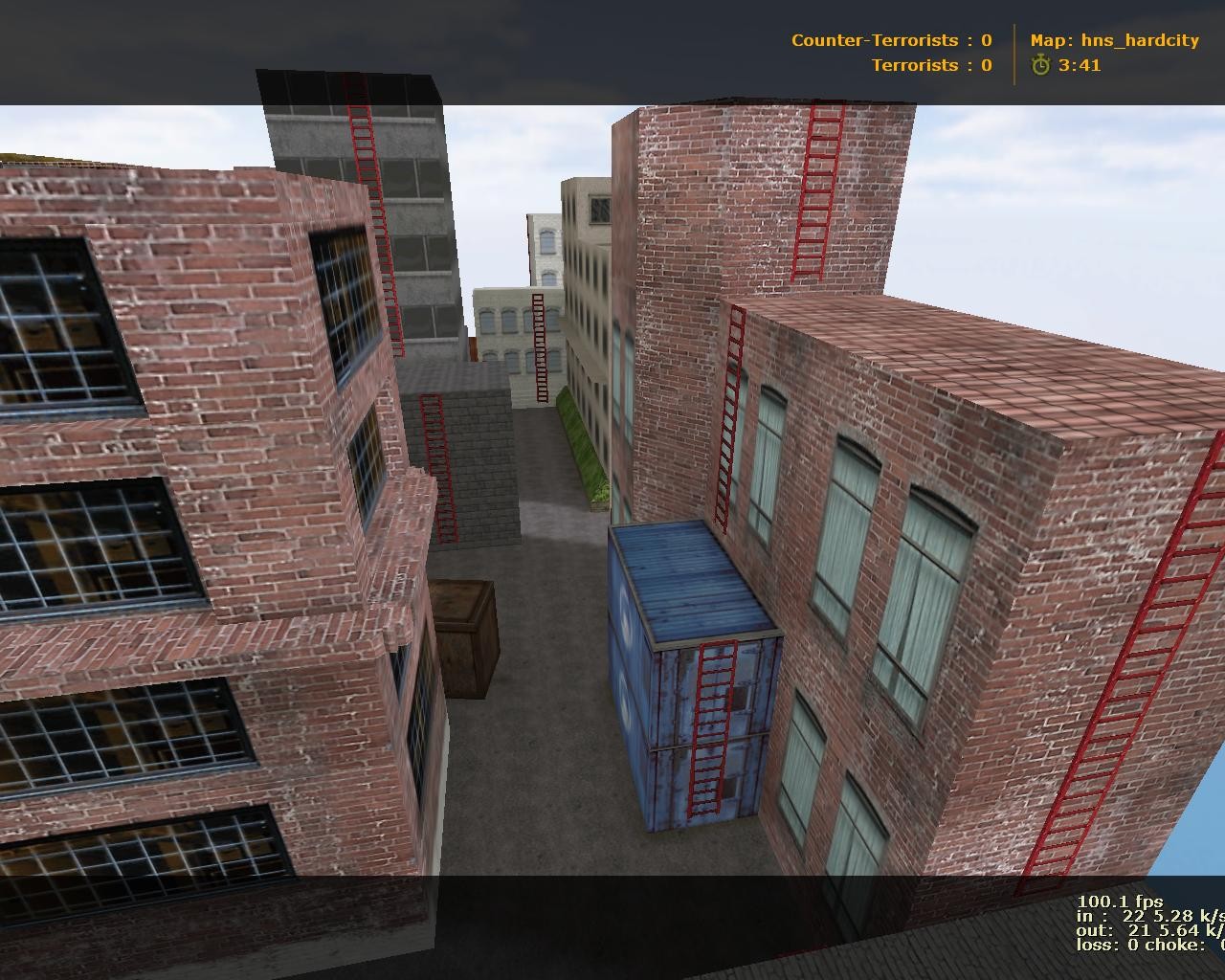
Task: Click the Terrorists score value
Action: click(986, 65)
